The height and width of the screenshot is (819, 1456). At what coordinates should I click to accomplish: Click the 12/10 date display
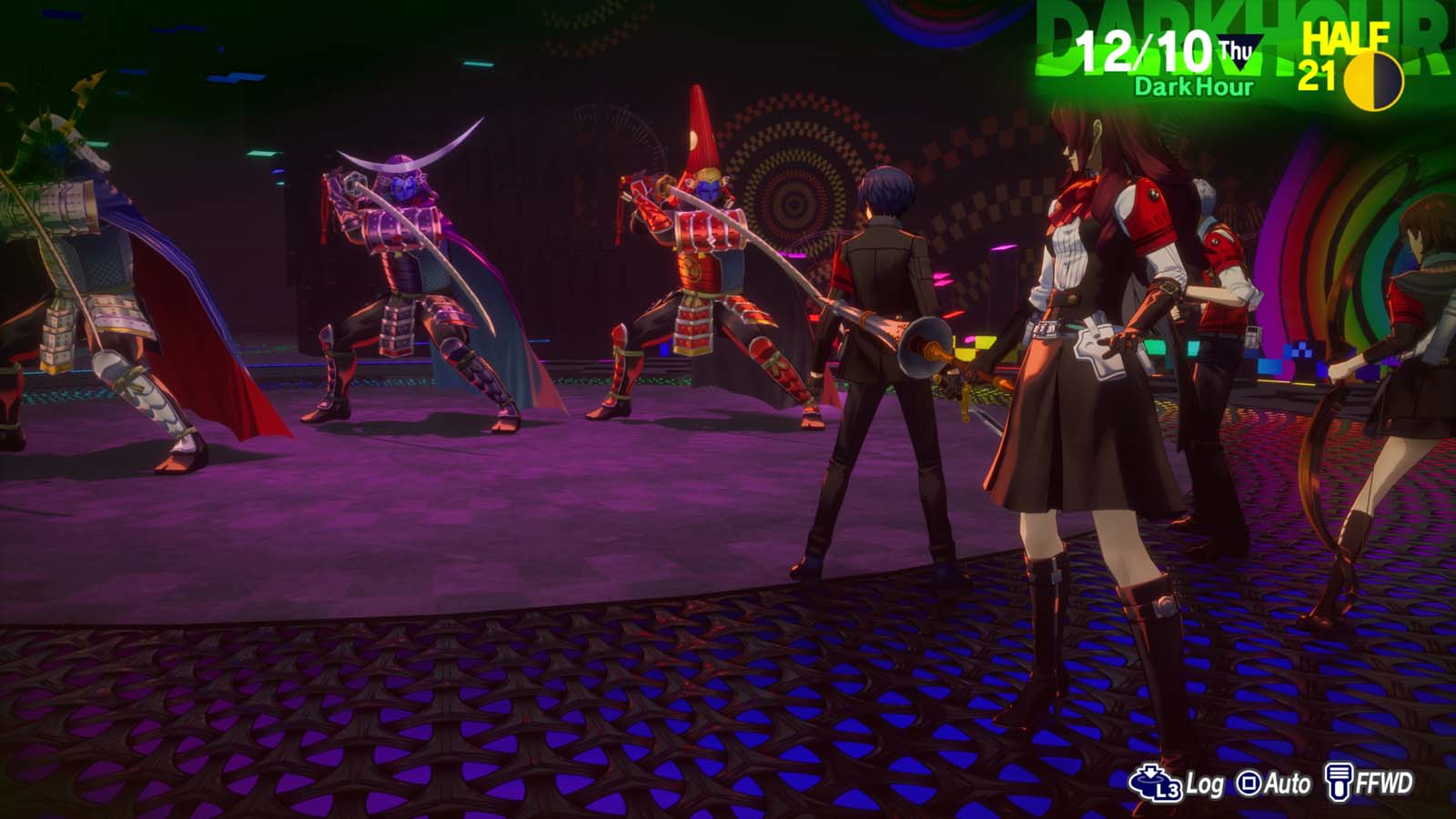click(1145, 52)
